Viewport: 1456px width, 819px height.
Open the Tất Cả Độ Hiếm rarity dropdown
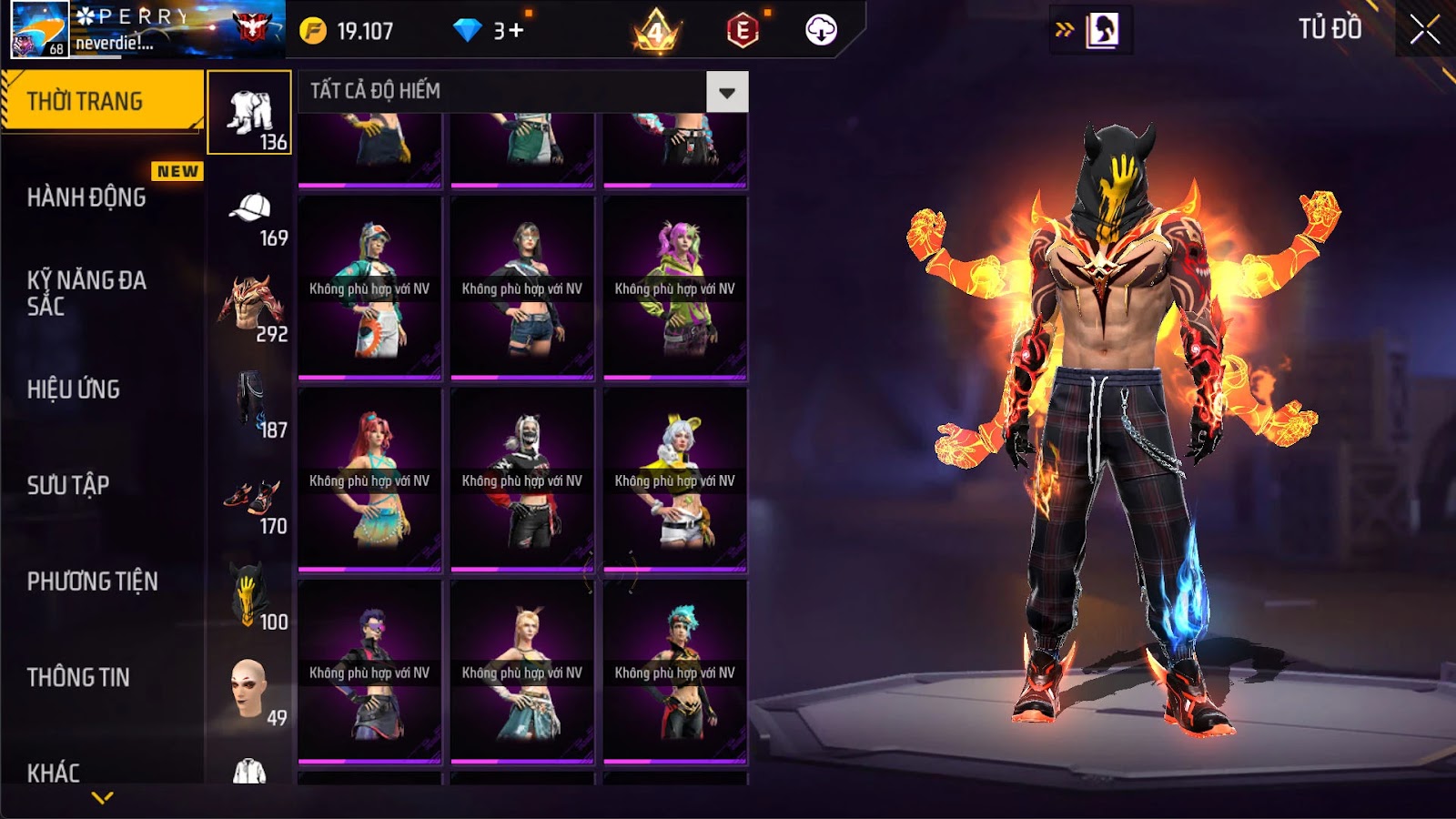[726, 92]
